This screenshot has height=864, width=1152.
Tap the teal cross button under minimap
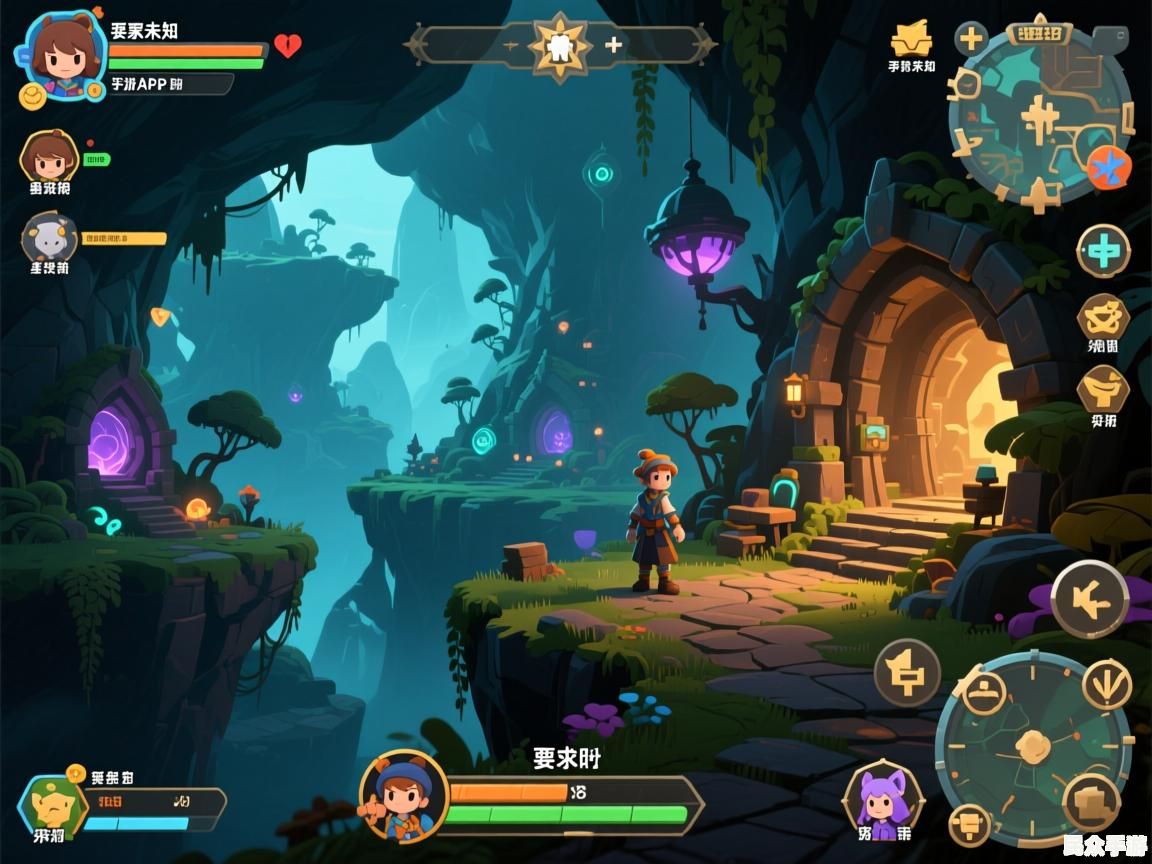[x=1103, y=249]
